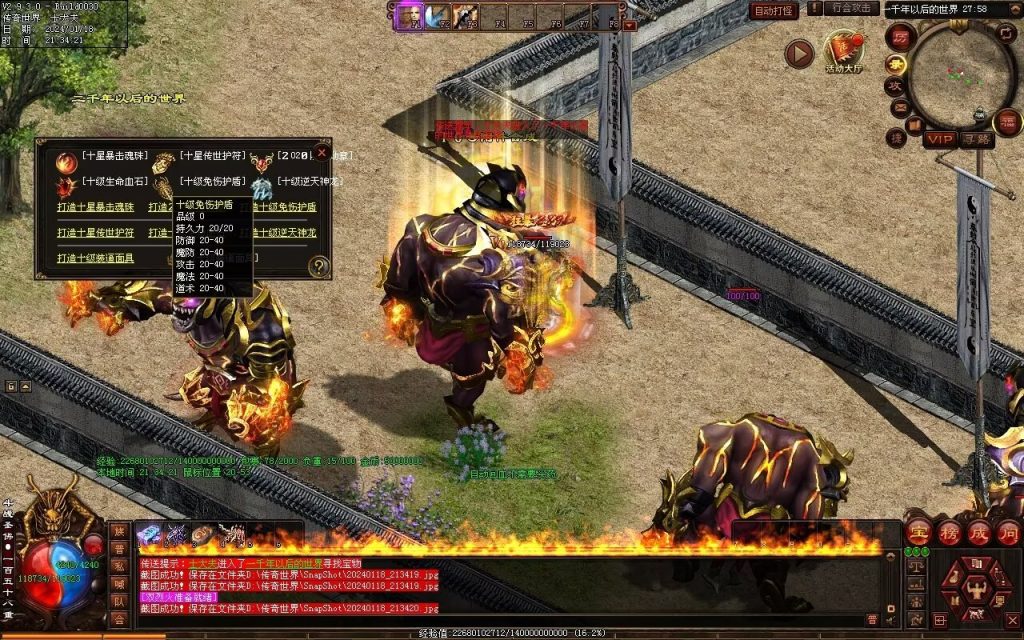Select the 十级生命血石 red stone icon

point(67,186)
